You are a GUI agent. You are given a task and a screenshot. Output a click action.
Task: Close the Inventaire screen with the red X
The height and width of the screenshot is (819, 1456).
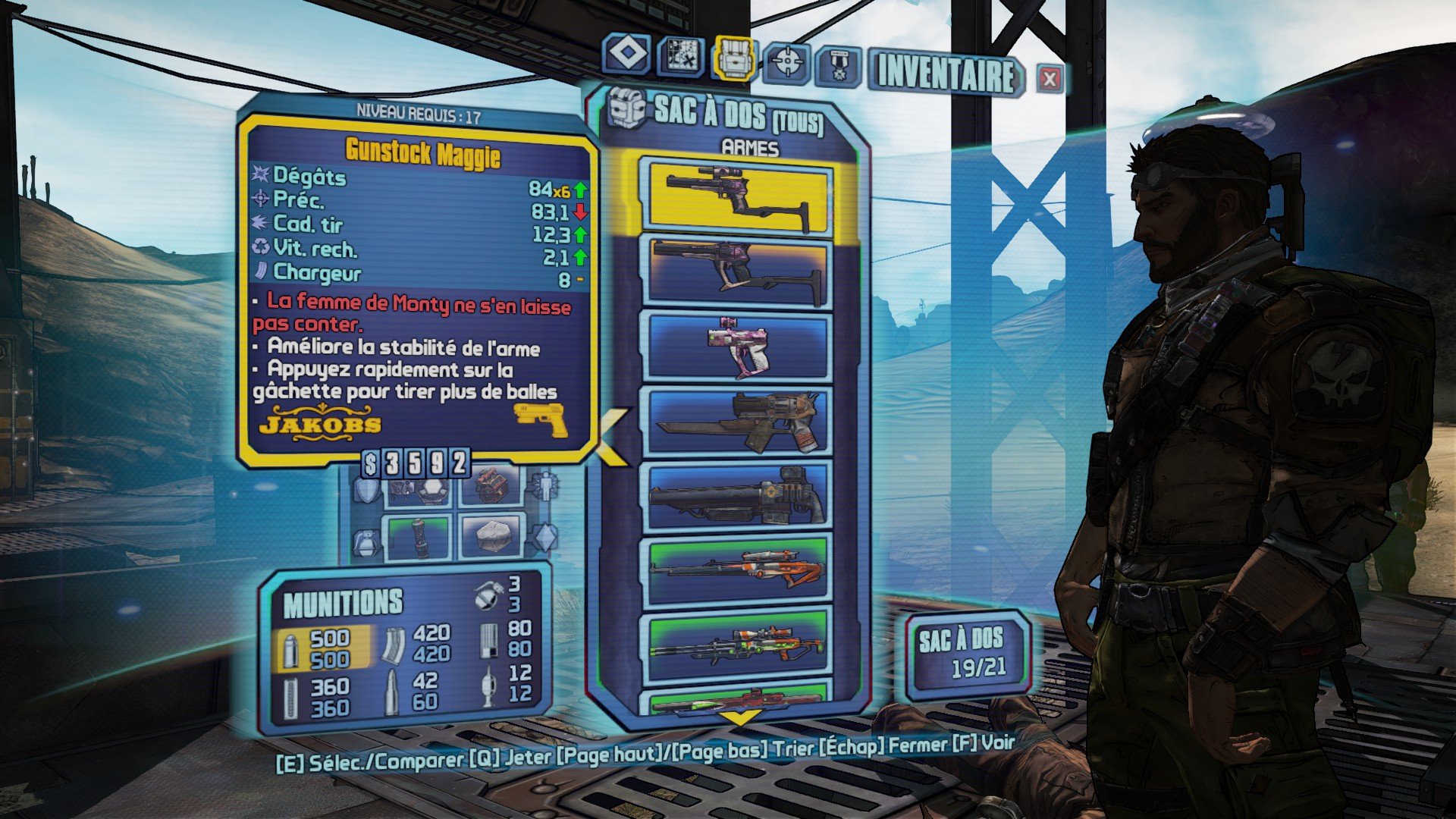click(x=1050, y=78)
